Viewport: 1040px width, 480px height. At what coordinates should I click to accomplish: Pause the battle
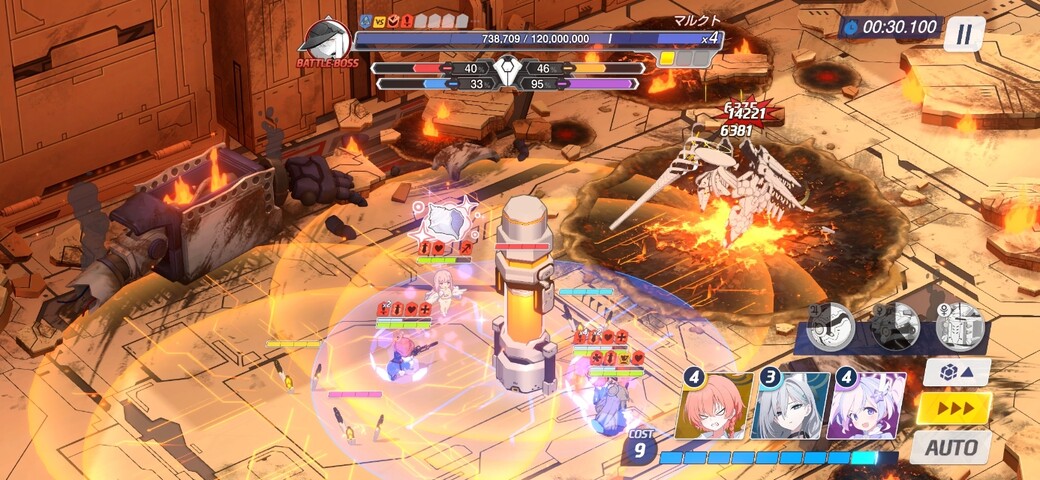coord(963,35)
